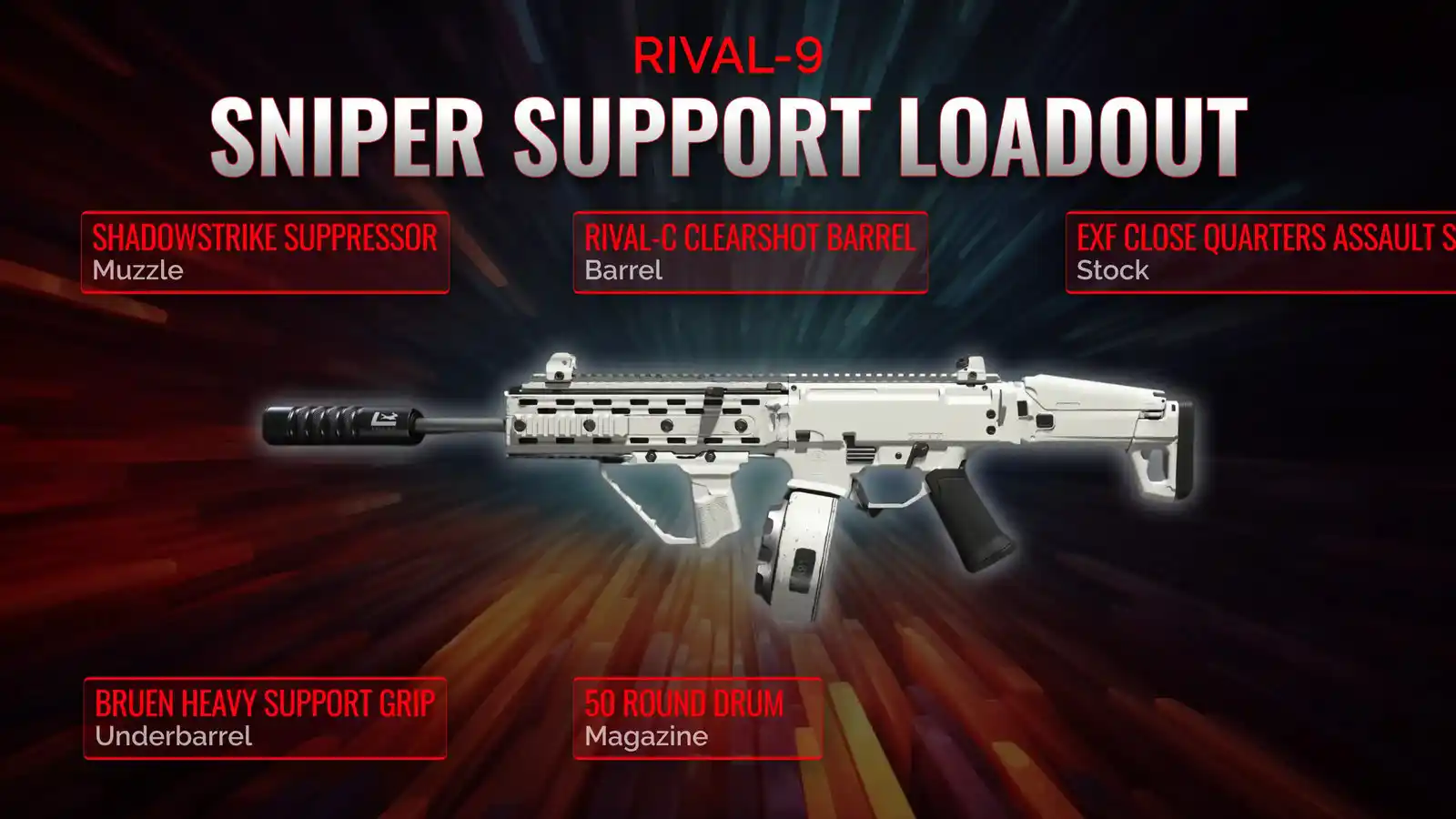This screenshot has width=1456, height=819.
Task: Pick the 50 Round Drum magazine box
Action: click(697, 718)
